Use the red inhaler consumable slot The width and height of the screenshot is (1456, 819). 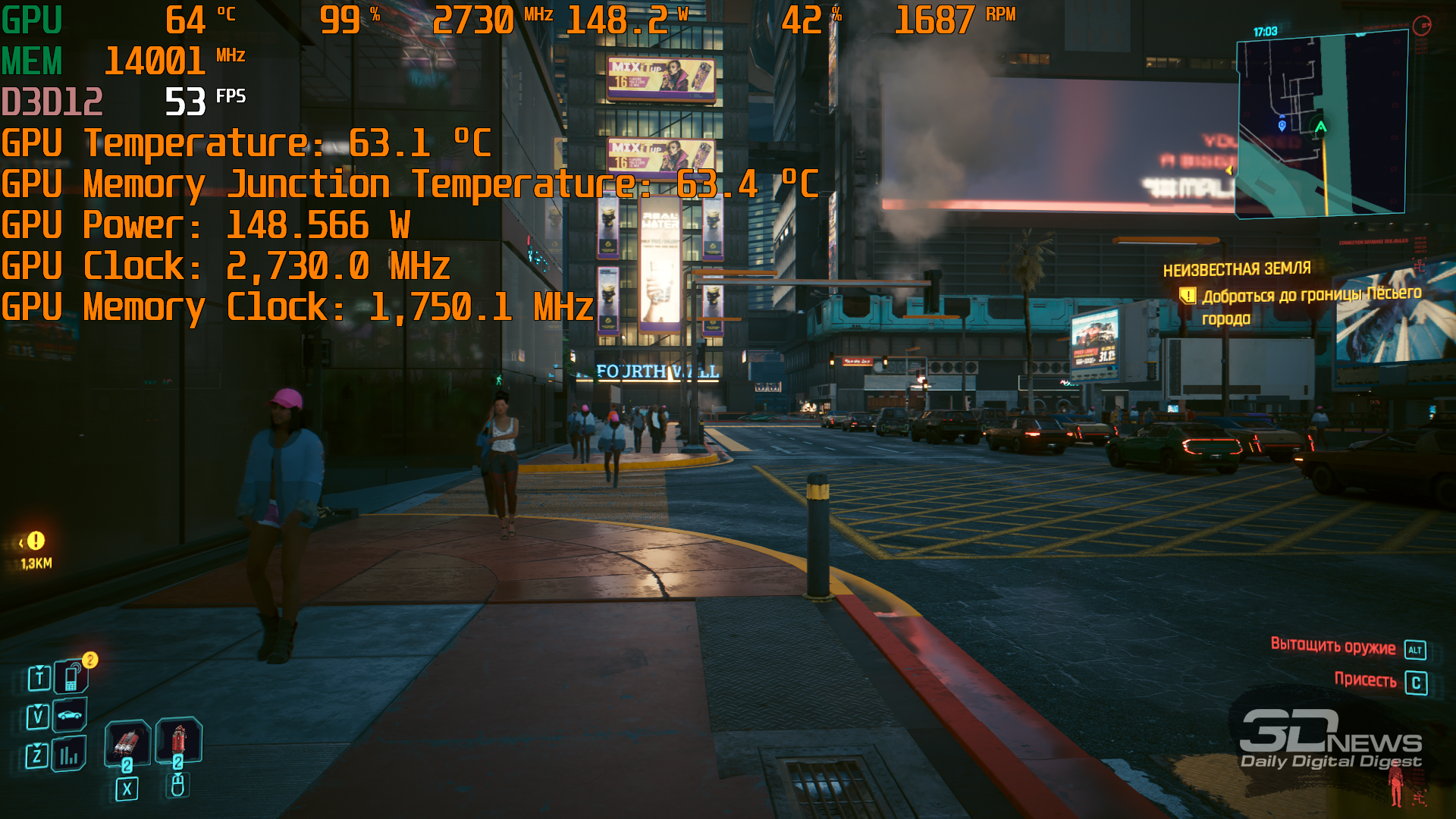[x=179, y=739]
